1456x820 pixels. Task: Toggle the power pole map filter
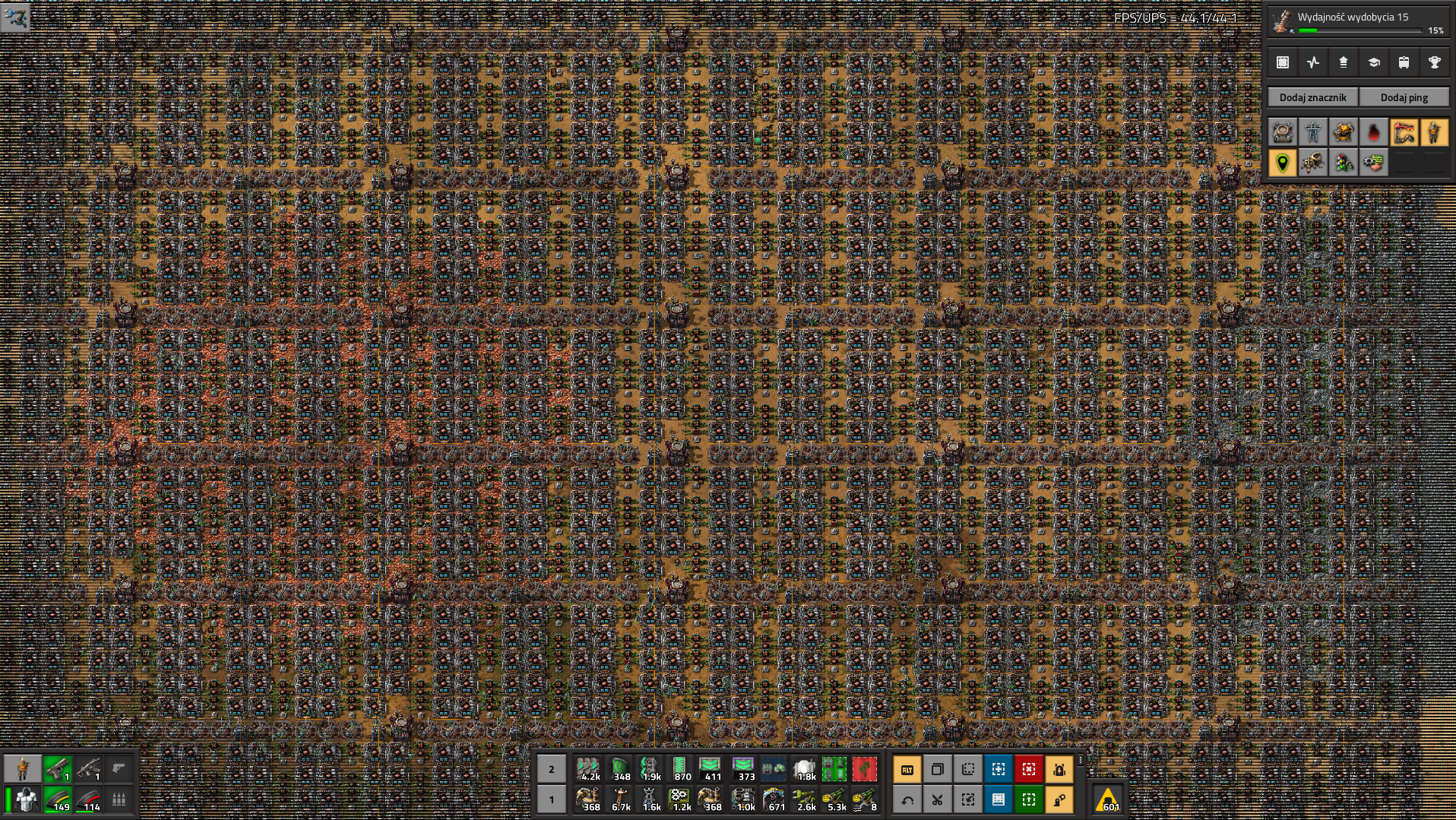click(x=1313, y=132)
